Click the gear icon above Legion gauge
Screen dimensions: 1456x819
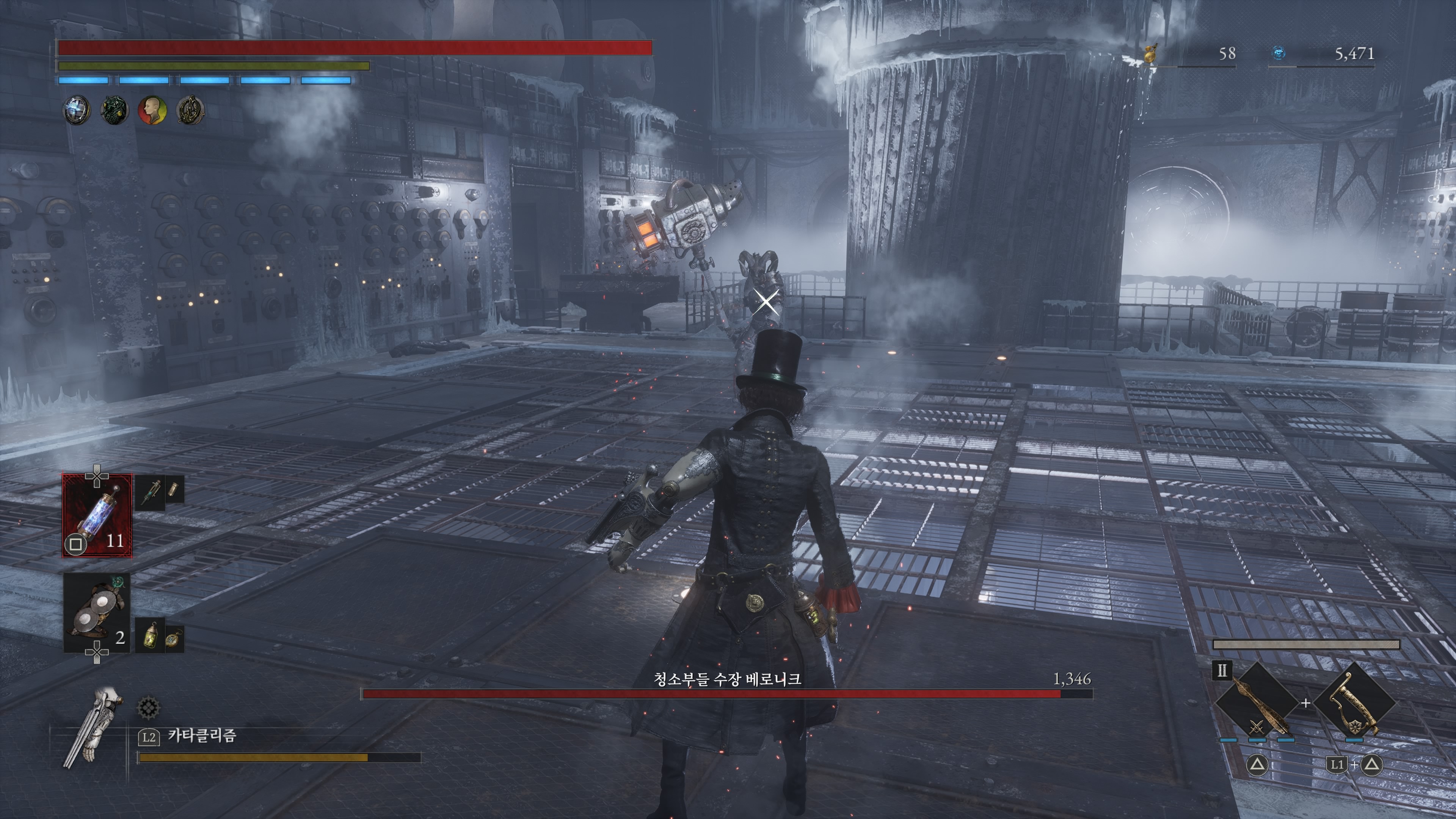(x=149, y=707)
